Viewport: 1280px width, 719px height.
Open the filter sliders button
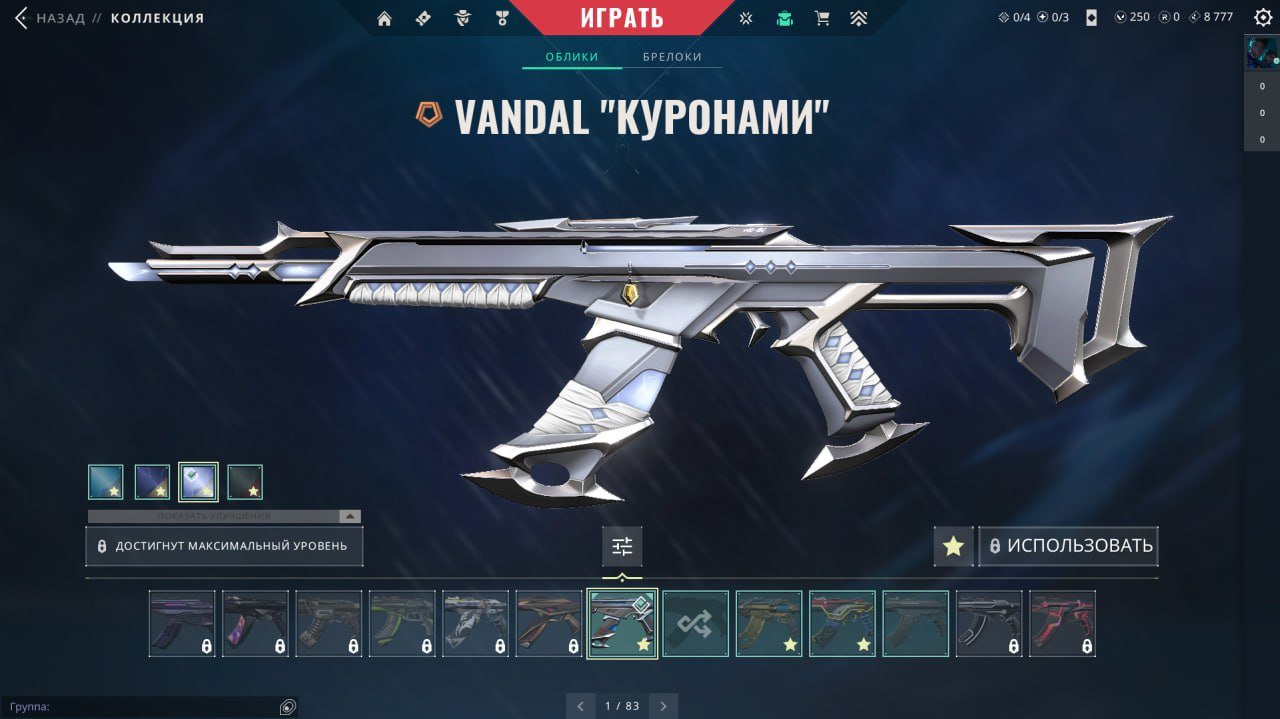click(x=622, y=547)
